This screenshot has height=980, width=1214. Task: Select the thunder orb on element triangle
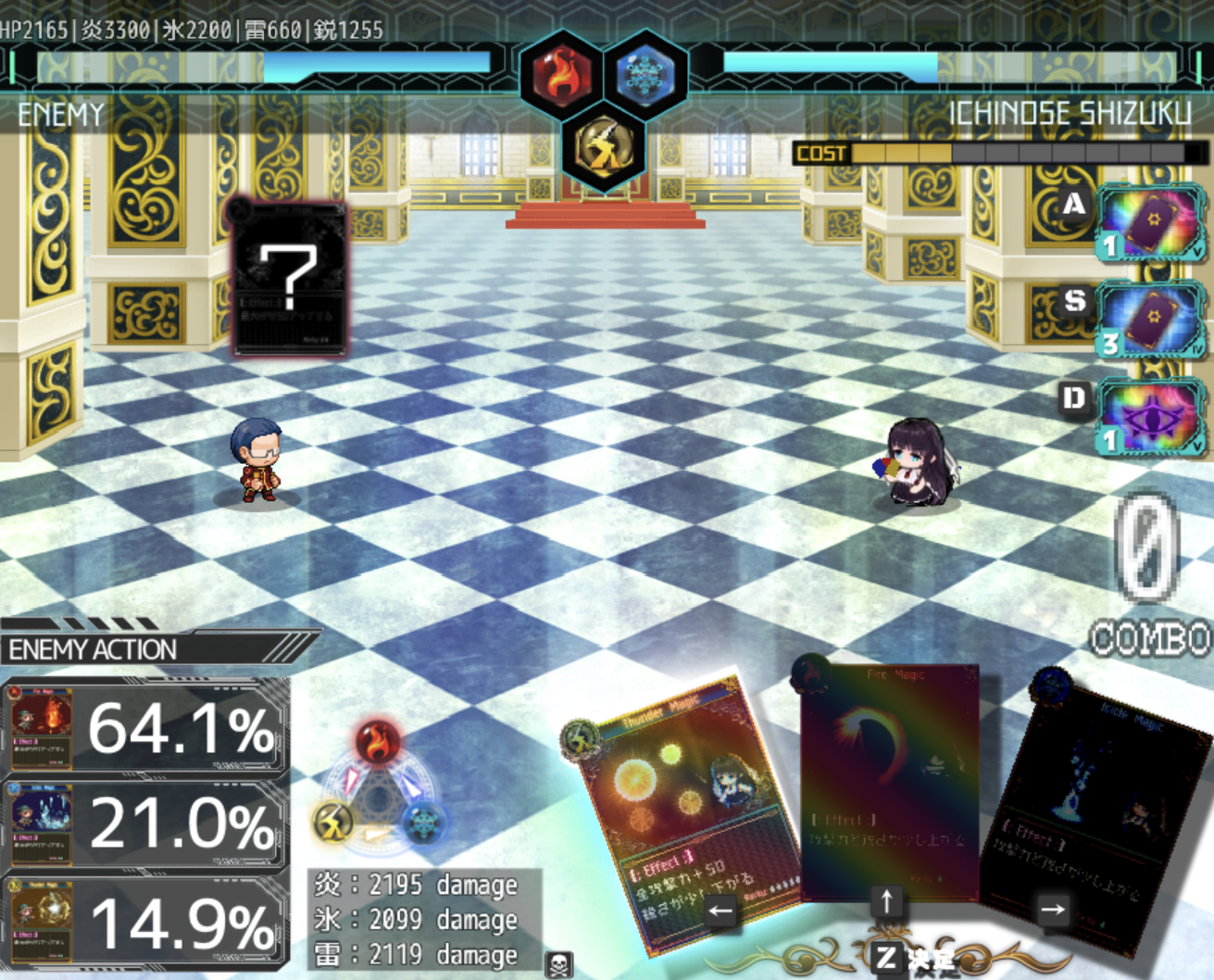coord(334,821)
